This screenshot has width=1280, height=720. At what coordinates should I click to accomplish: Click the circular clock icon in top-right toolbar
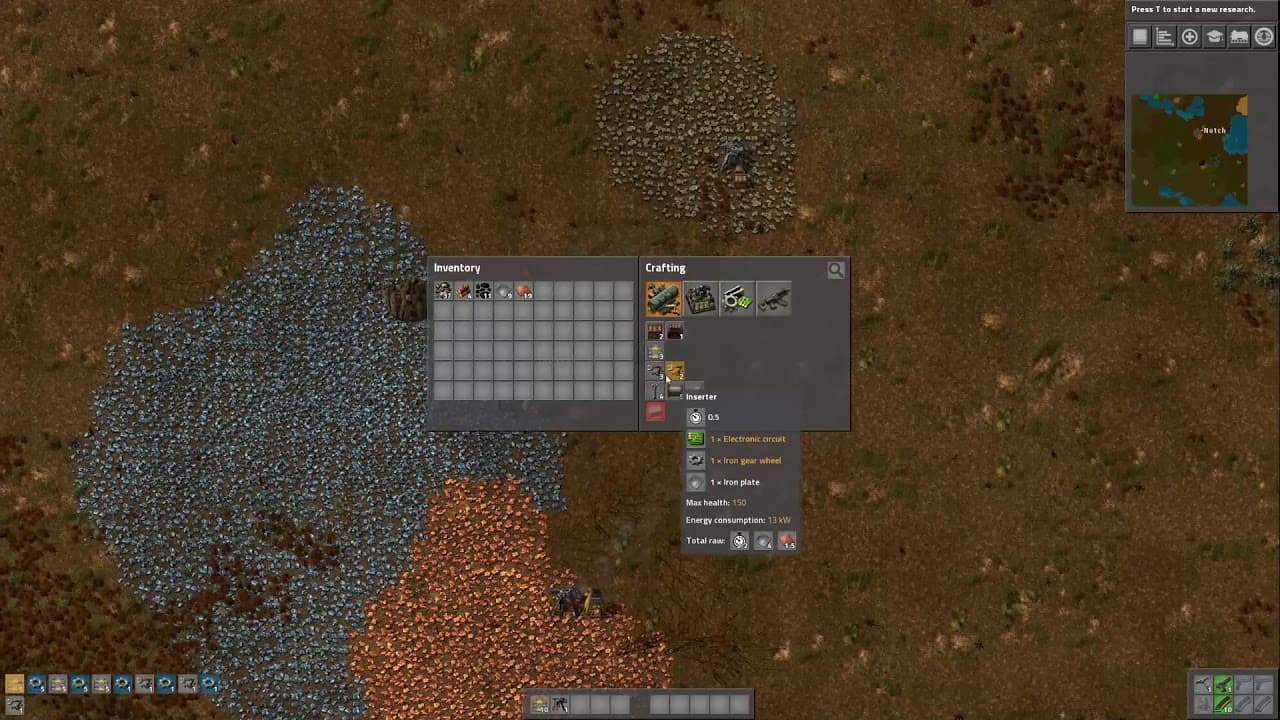point(1264,36)
